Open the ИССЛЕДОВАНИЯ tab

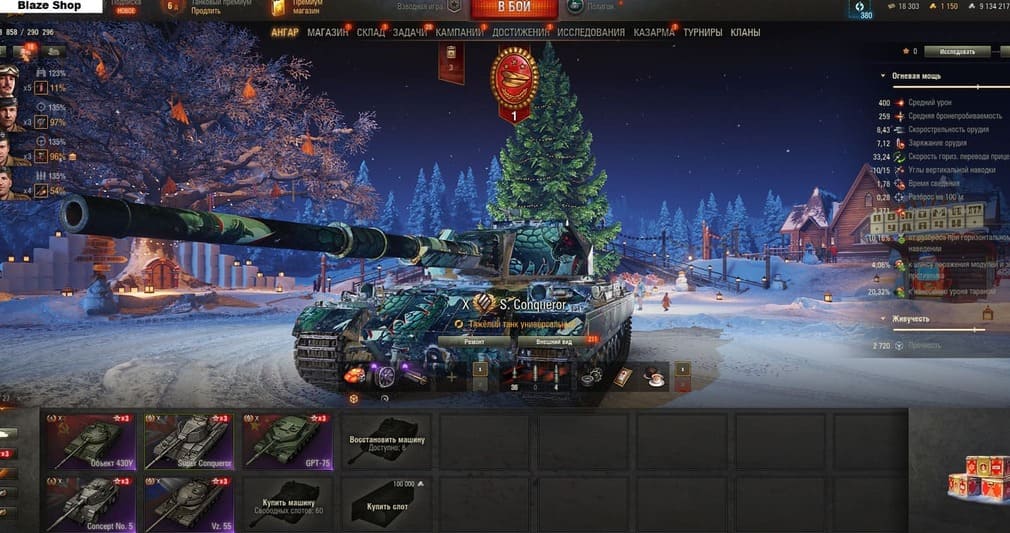pyautogui.click(x=591, y=32)
